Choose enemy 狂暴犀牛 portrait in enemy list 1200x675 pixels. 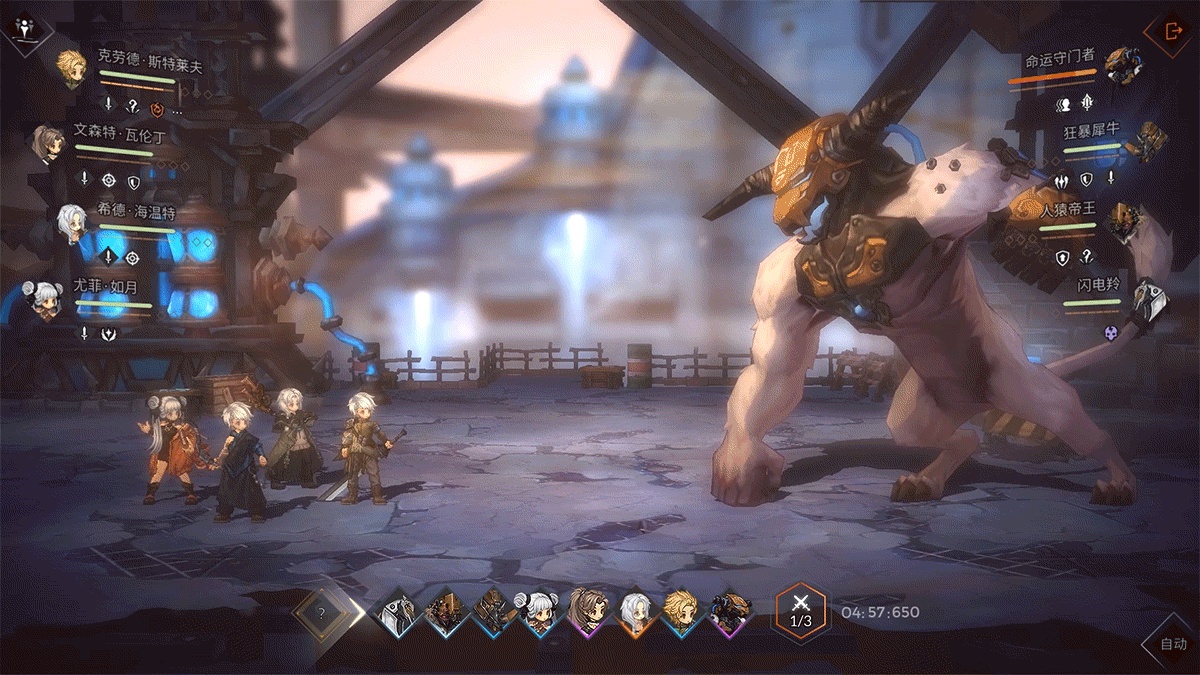pyautogui.click(x=1149, y=141)
